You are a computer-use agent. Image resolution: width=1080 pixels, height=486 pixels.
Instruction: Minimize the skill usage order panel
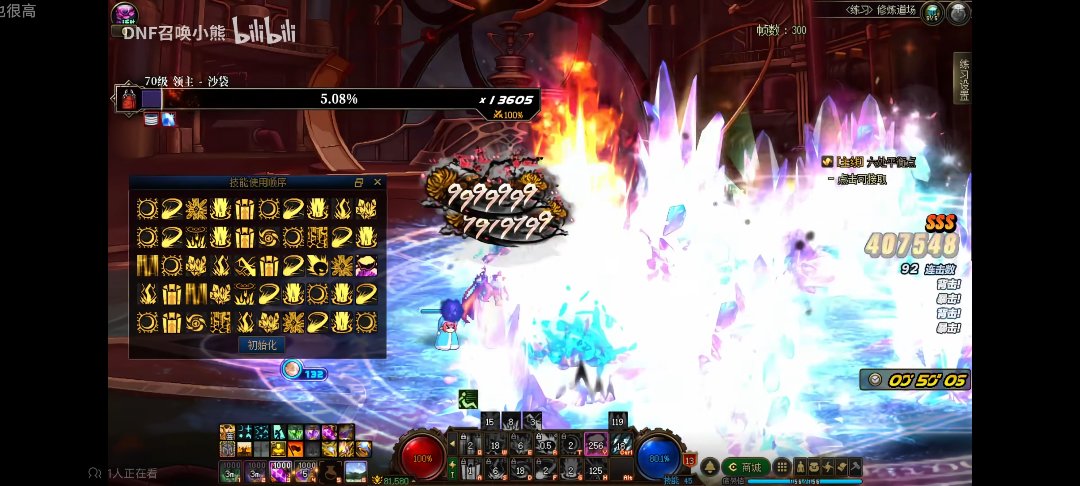pyautogui.click(x=359, y=183)
